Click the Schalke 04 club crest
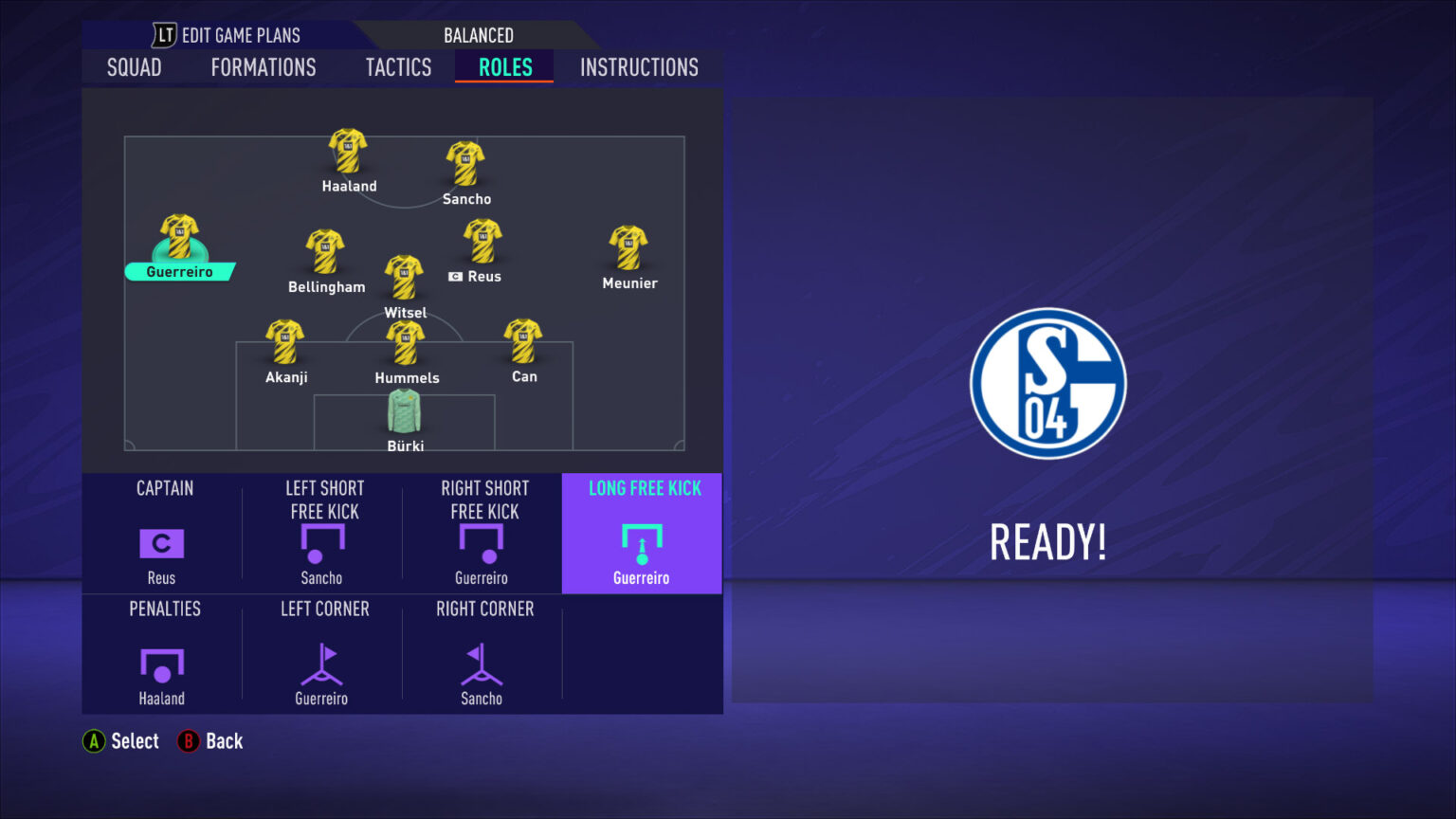The image size is (1456, 819). tap(1047, 384)
